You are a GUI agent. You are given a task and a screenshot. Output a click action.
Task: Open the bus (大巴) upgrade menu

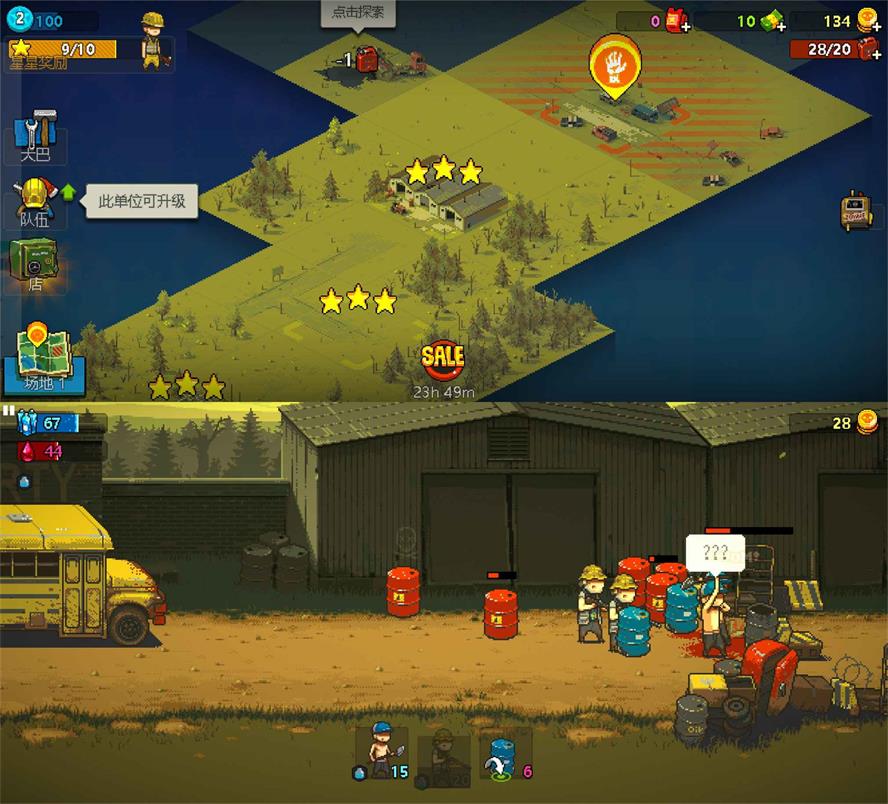click(x=37, y=135)
